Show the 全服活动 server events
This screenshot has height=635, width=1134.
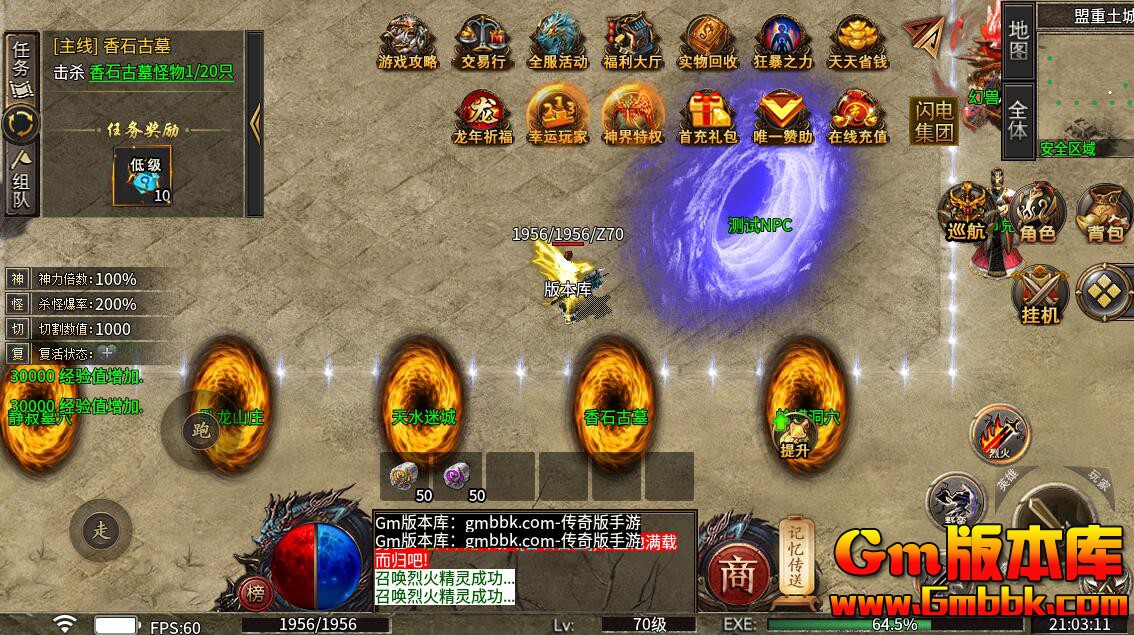(x=557, y=42)
